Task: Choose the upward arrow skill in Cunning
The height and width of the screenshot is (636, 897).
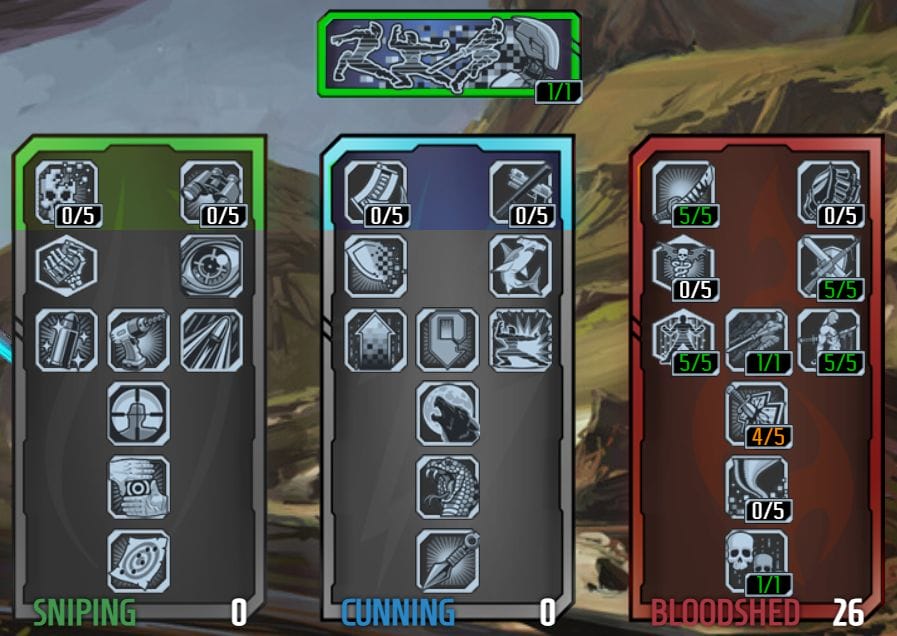Action: tap(376, 340)
